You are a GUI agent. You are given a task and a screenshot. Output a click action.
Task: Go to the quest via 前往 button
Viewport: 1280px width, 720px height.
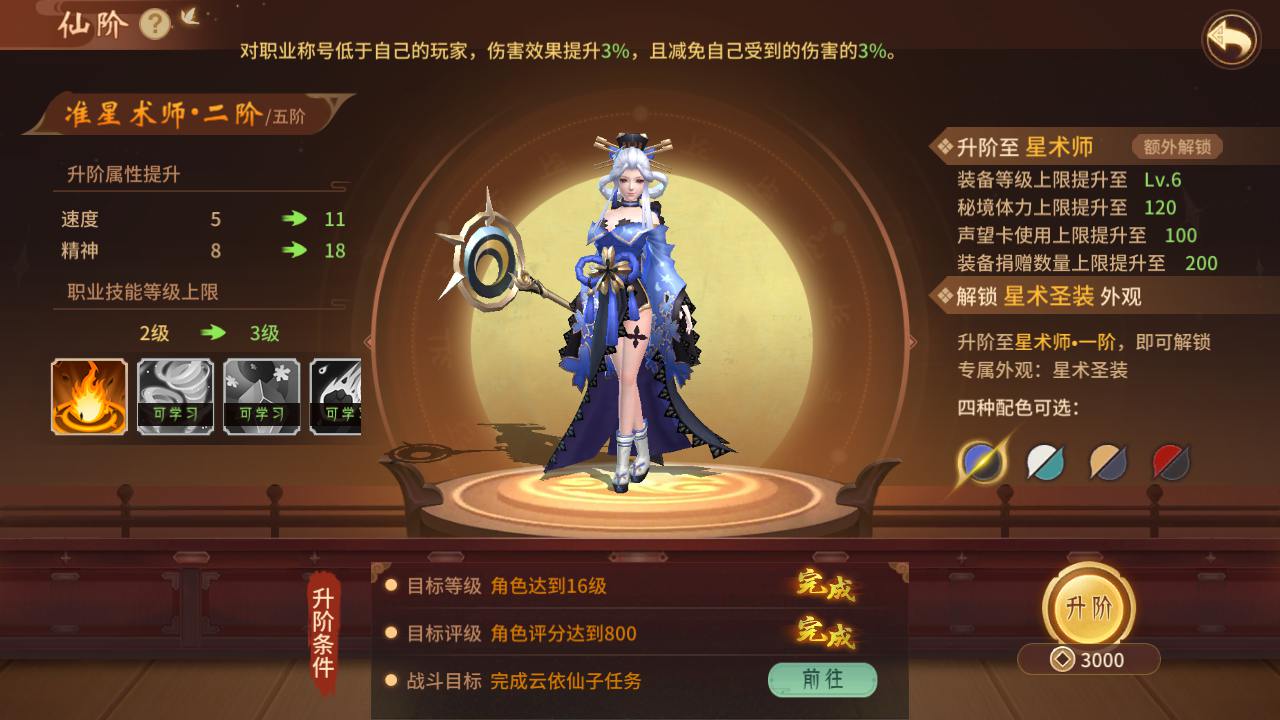pos(822,680)
